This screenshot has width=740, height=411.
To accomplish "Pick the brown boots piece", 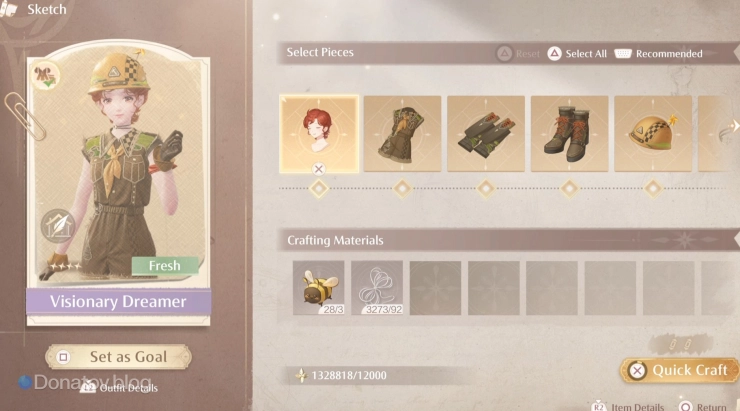I will coord(569,135).
